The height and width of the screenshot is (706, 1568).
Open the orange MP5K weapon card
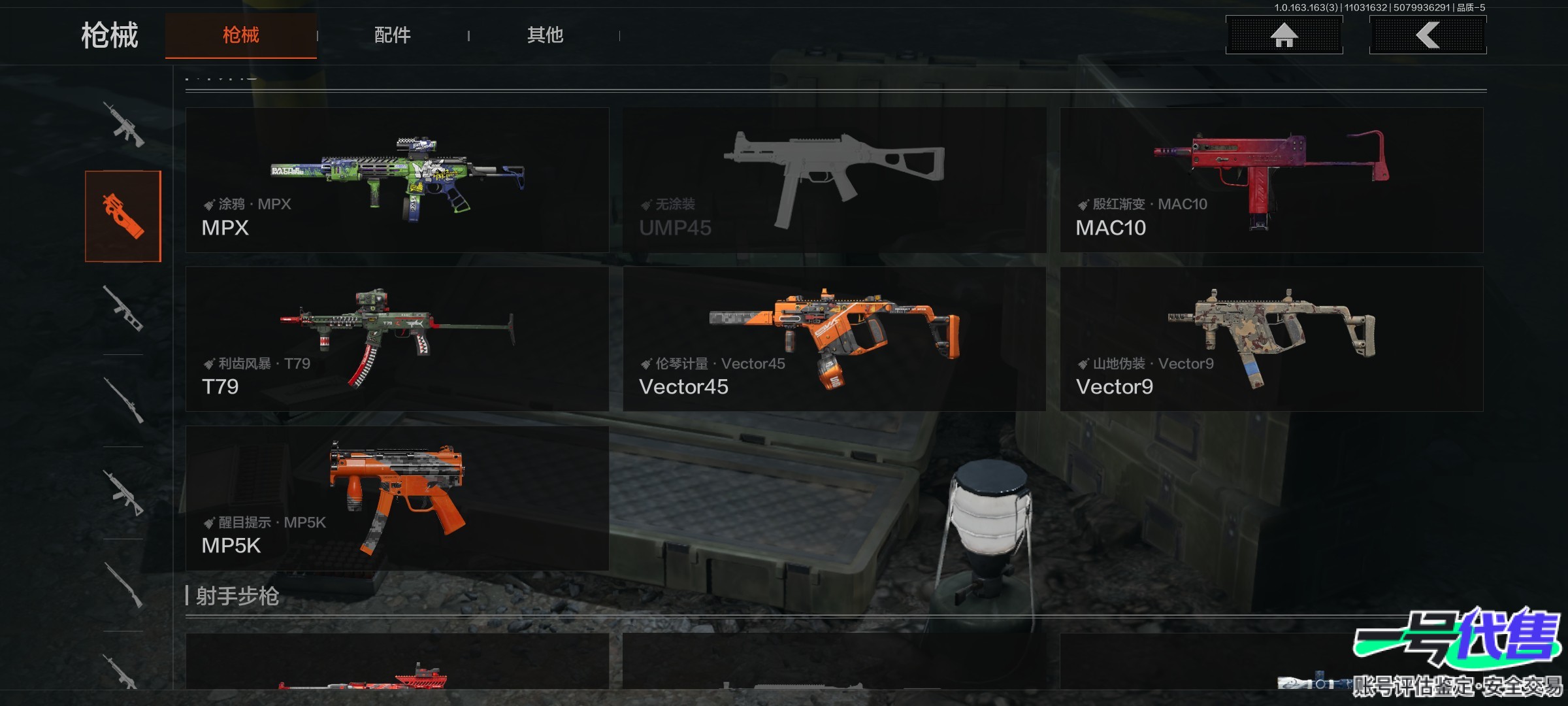pos(397,498)
